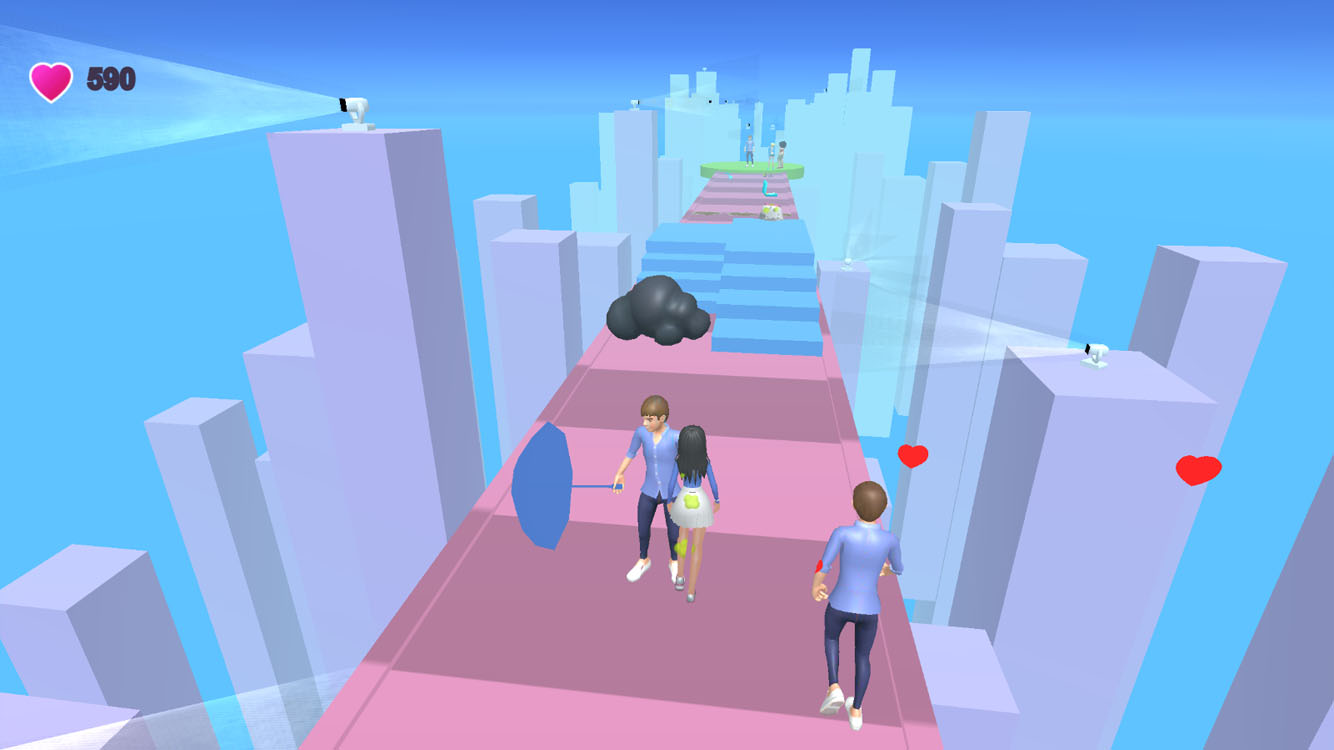Select the couple walking together
The width and height of the screenshot is (1334, 750).
(x=672, y=490)
